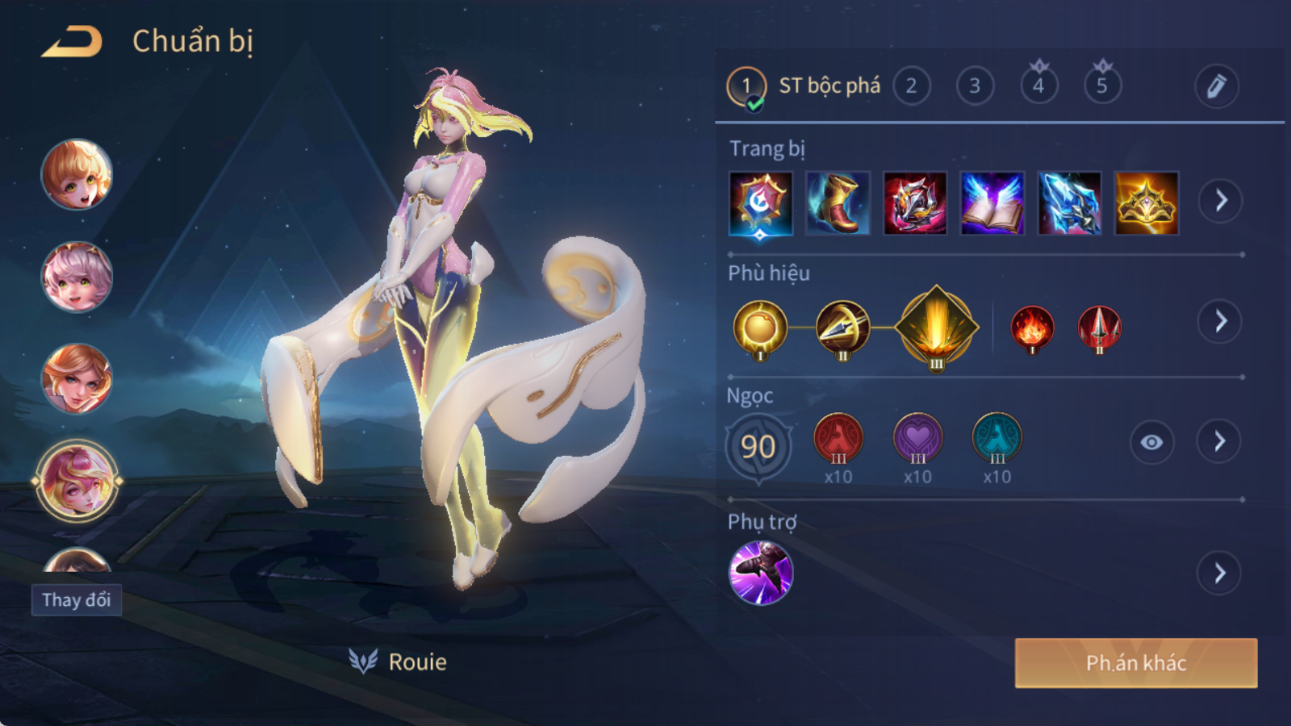Choose the Phụ trợ support spell icon
This screenshot has width=1291, height=726.
[x=761, y=573]
